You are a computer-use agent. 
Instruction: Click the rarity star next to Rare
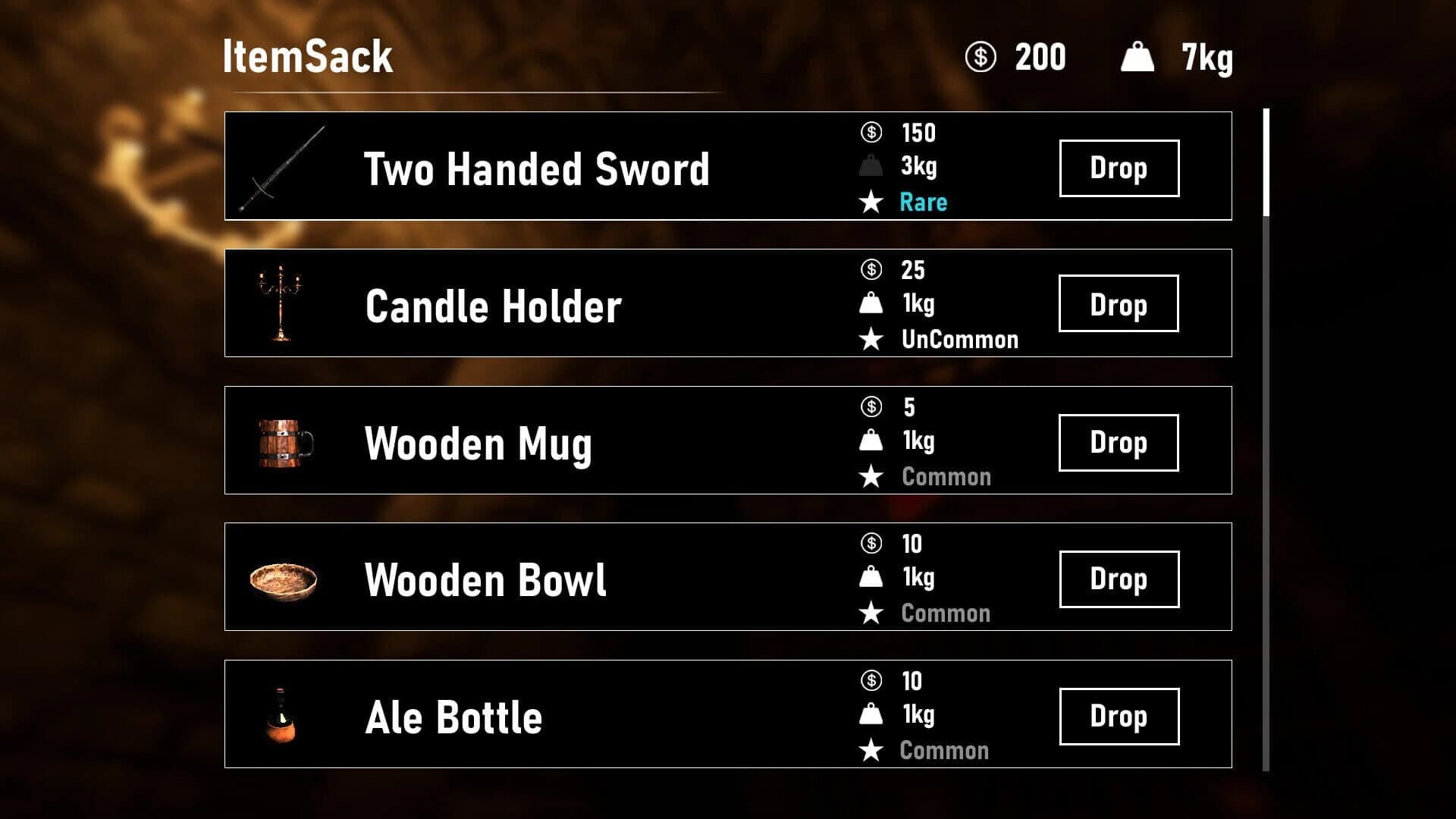(x=871, y=202)
